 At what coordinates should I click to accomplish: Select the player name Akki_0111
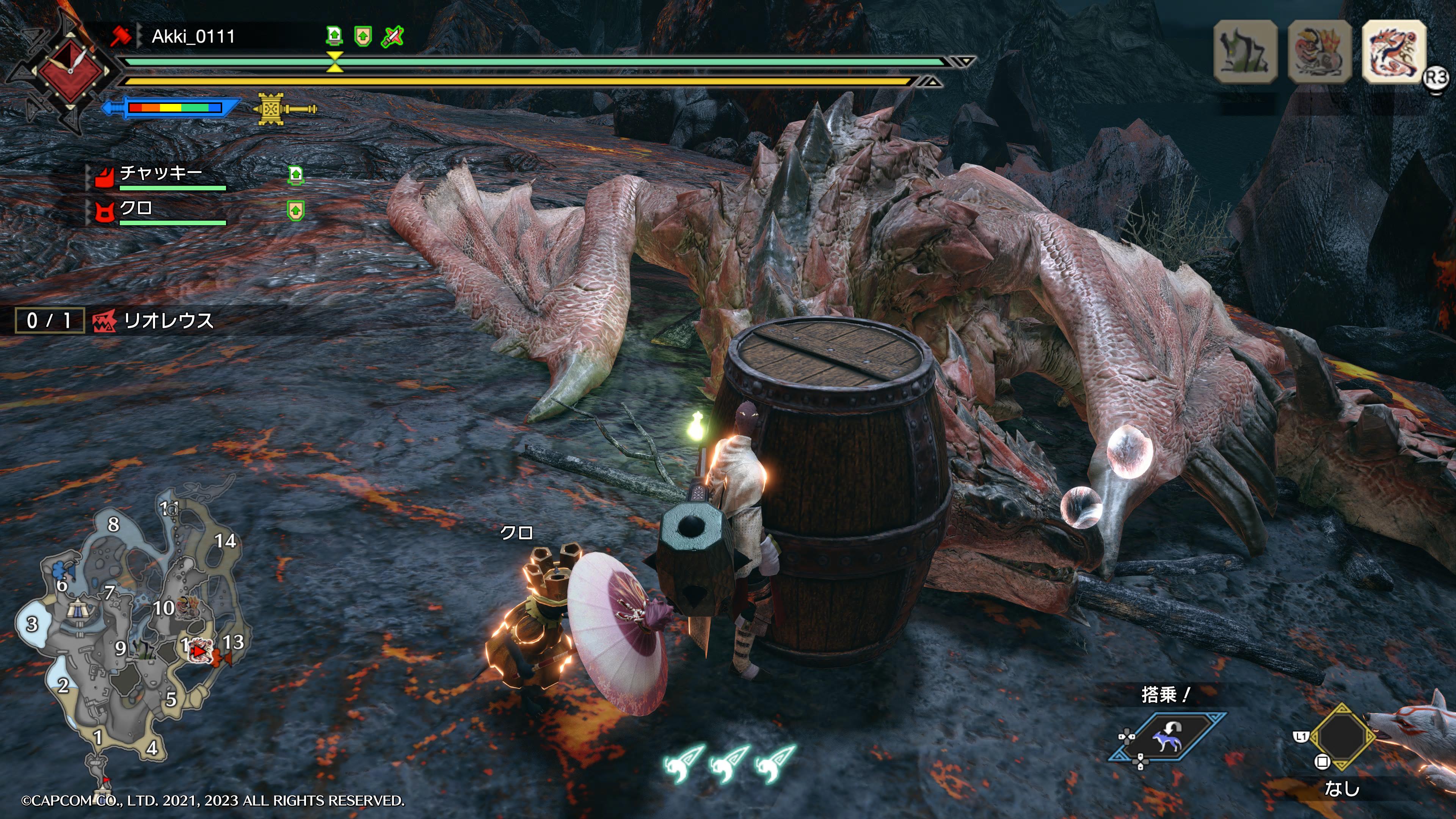coord(193,37)
